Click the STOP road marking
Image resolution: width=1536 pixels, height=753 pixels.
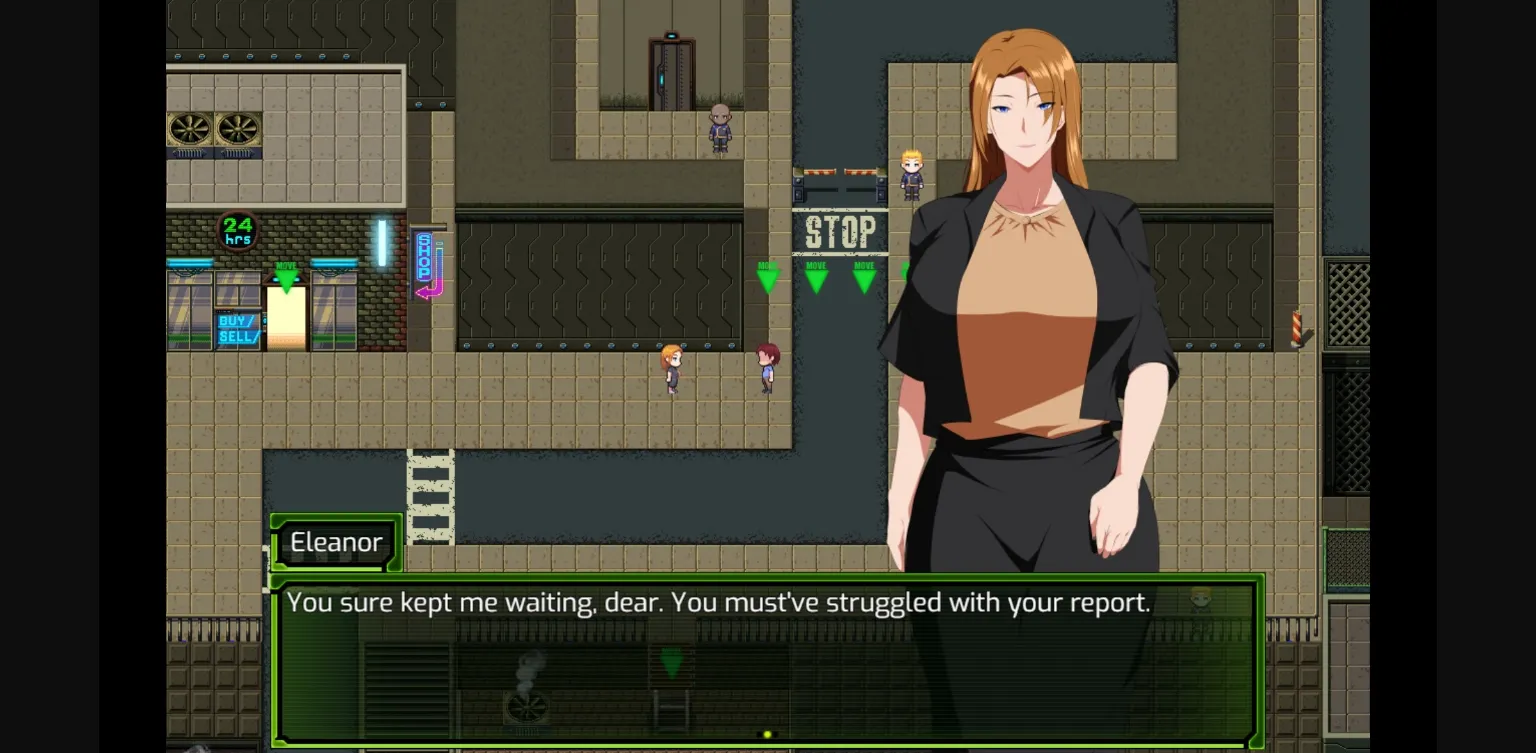pos(841,232)
